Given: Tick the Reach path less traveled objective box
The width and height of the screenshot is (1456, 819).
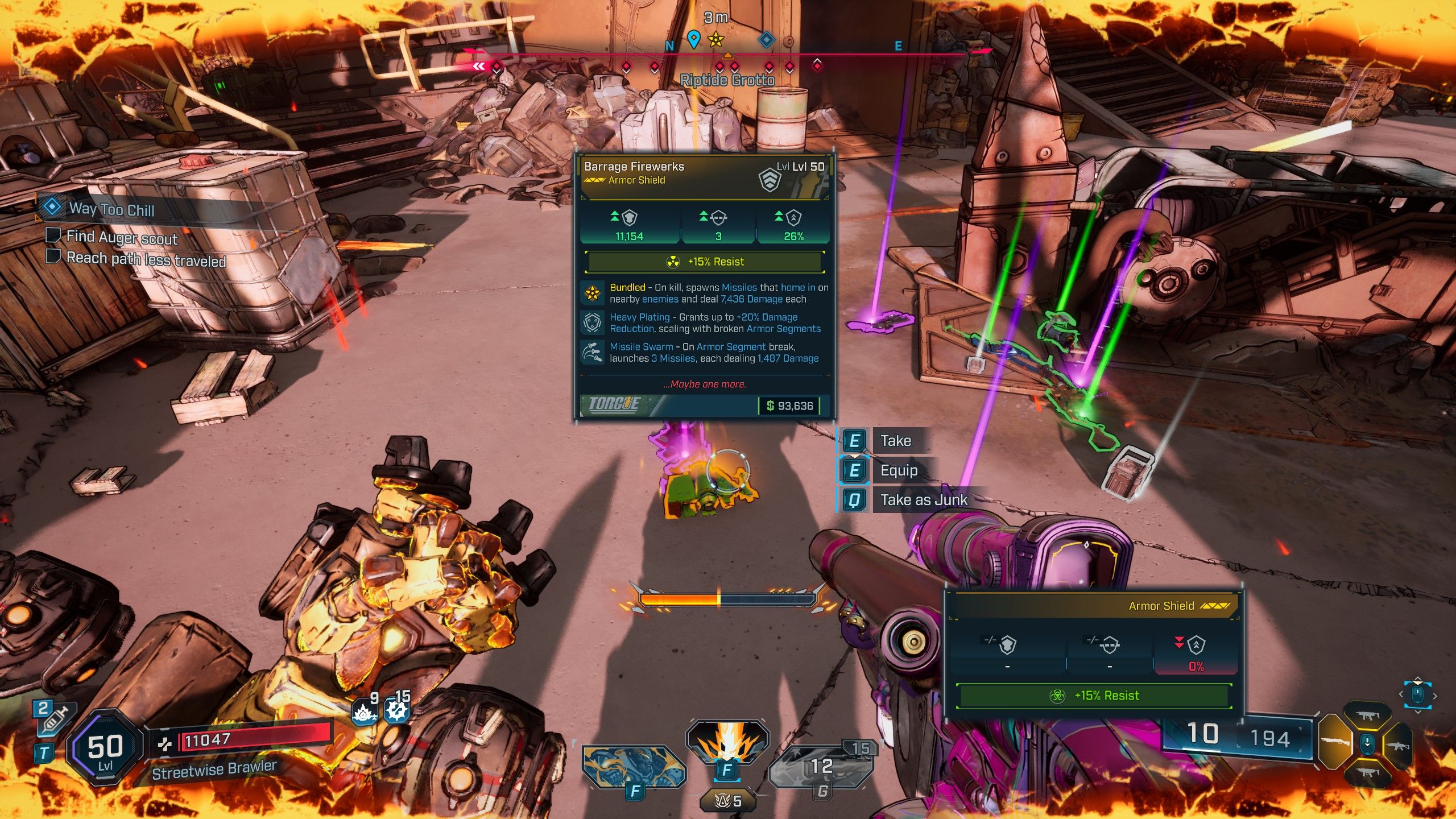Looking at the screenshot, I should pyautogui.click(x=53, y=257).
